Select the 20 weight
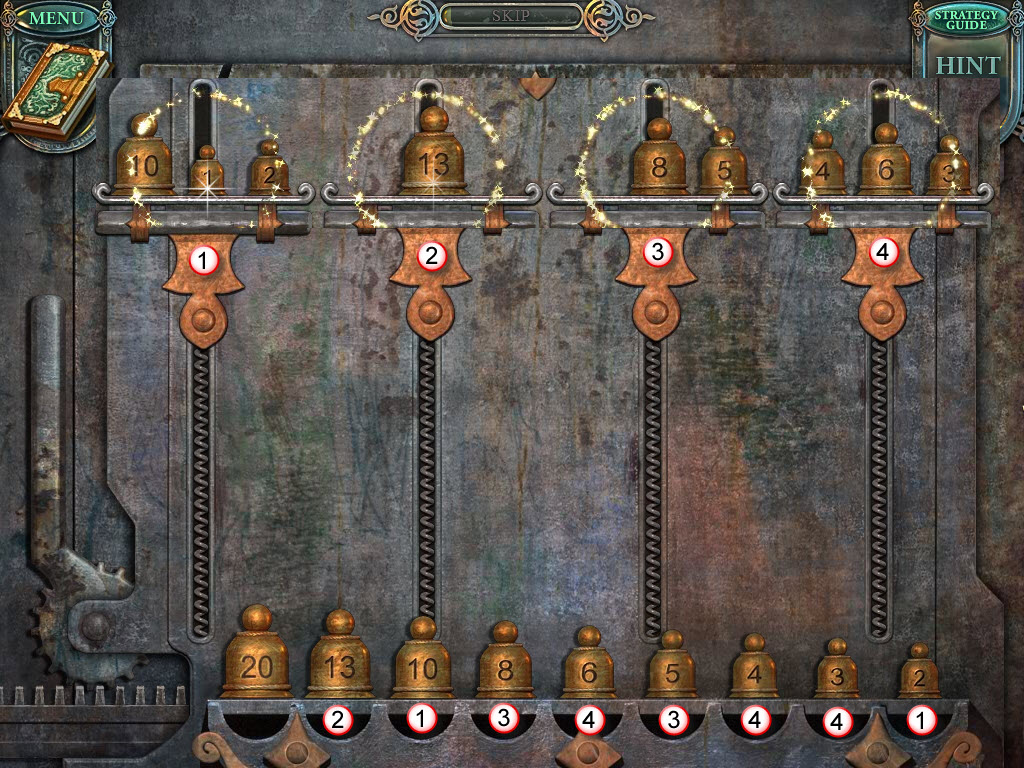The height and width of the screenshot is (768, 1024). pyautogui.click(x=256, y=662)
